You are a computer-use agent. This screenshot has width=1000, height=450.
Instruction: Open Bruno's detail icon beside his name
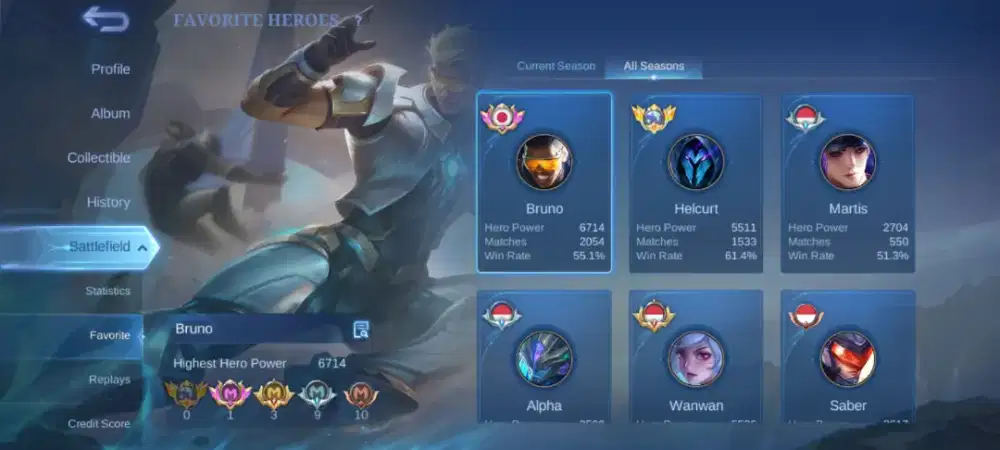point(361,330)
